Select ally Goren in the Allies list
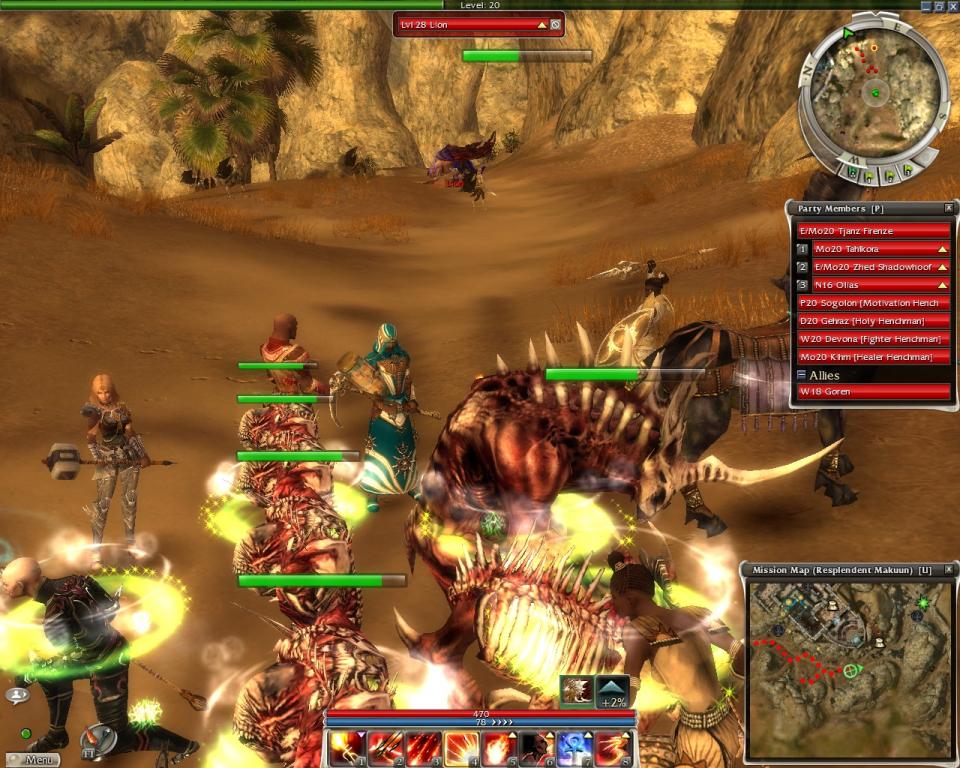This screenshot has width=960, height=768. 872,392
